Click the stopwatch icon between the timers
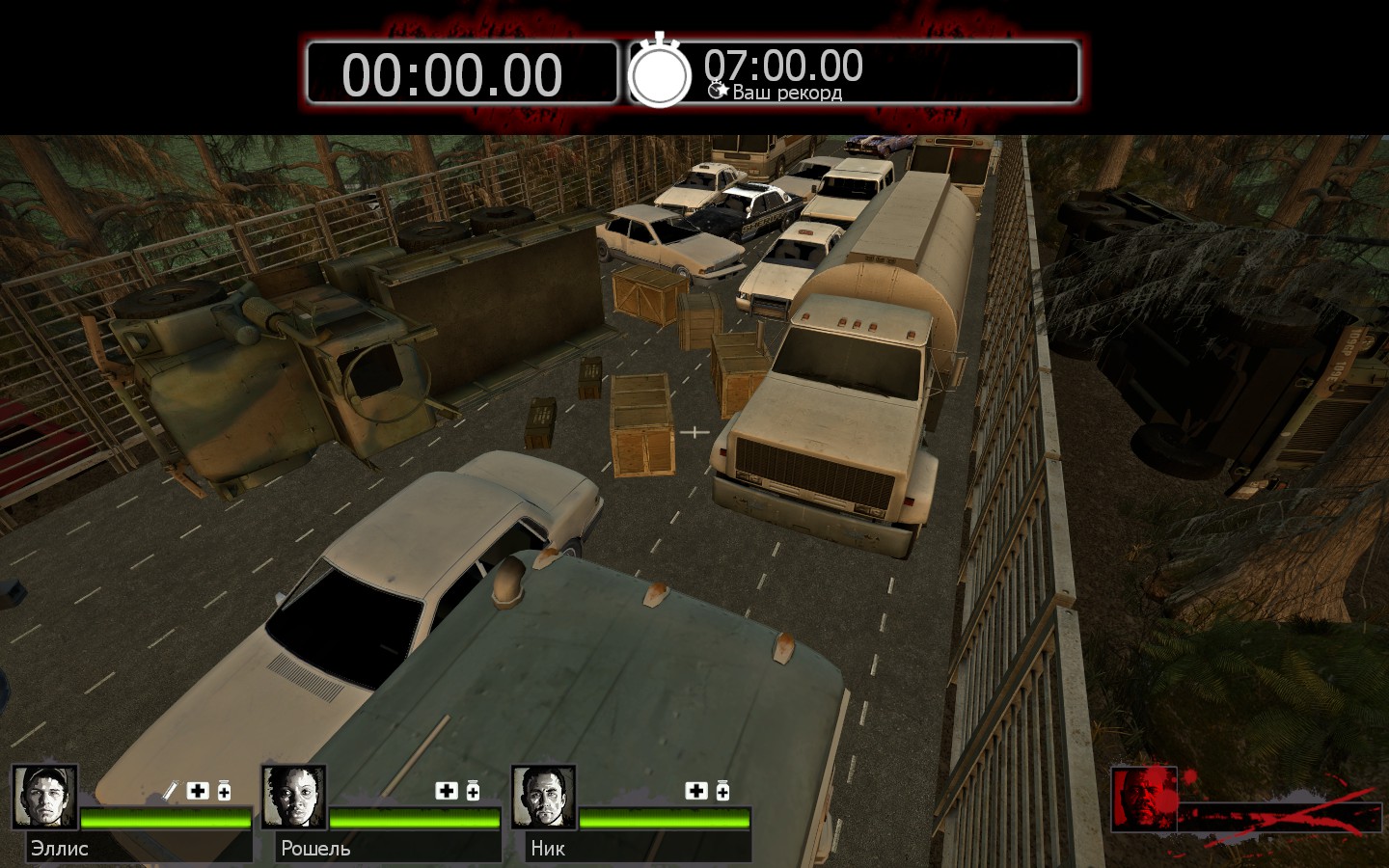 pyautogui.click(x=660, y=72)
